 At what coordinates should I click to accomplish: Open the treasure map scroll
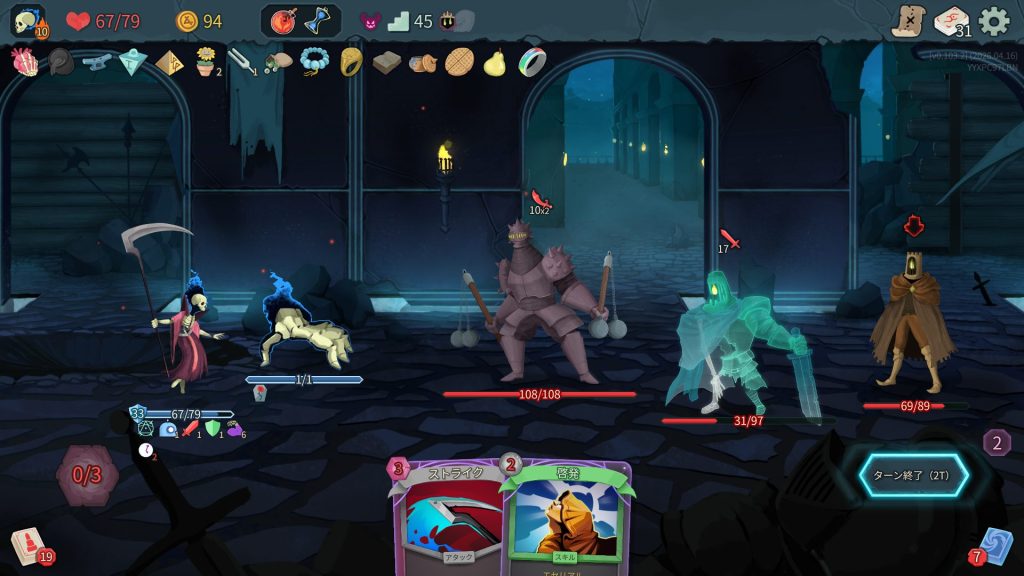pyautogui.click(x=909, y=21)
